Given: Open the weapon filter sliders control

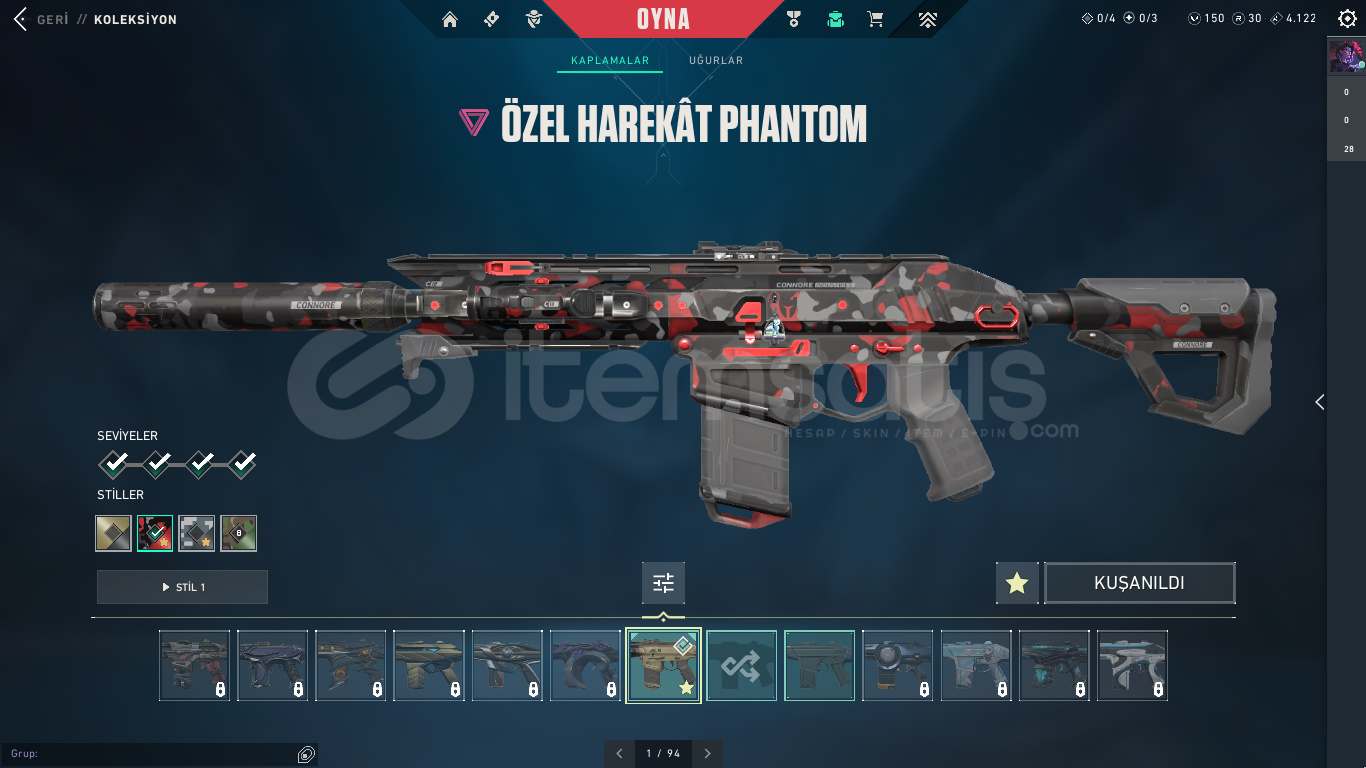Looking at the screenshot, I should tap(663, 583).
